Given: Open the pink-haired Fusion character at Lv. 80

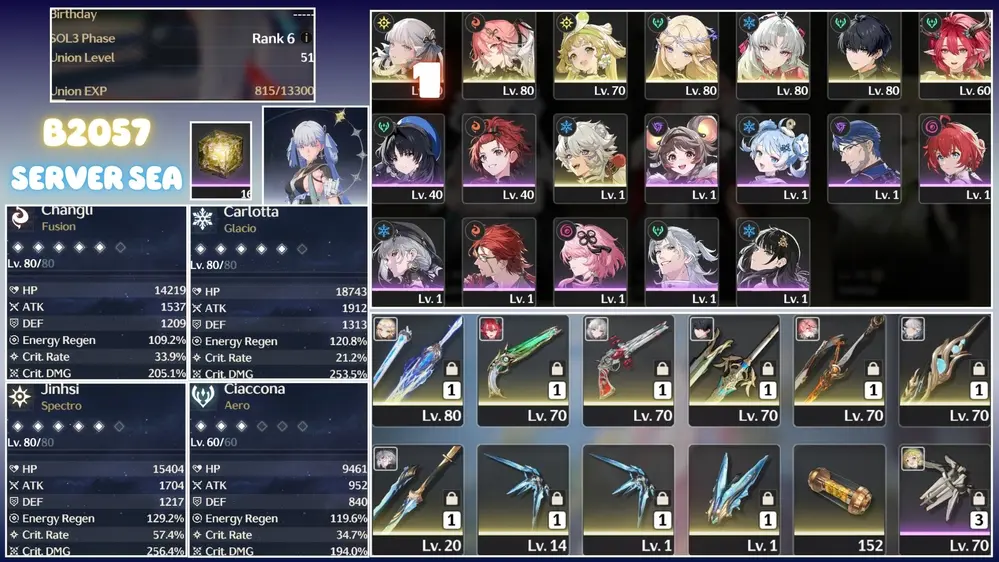Looking at the screenshot, I should click(498, 55).
